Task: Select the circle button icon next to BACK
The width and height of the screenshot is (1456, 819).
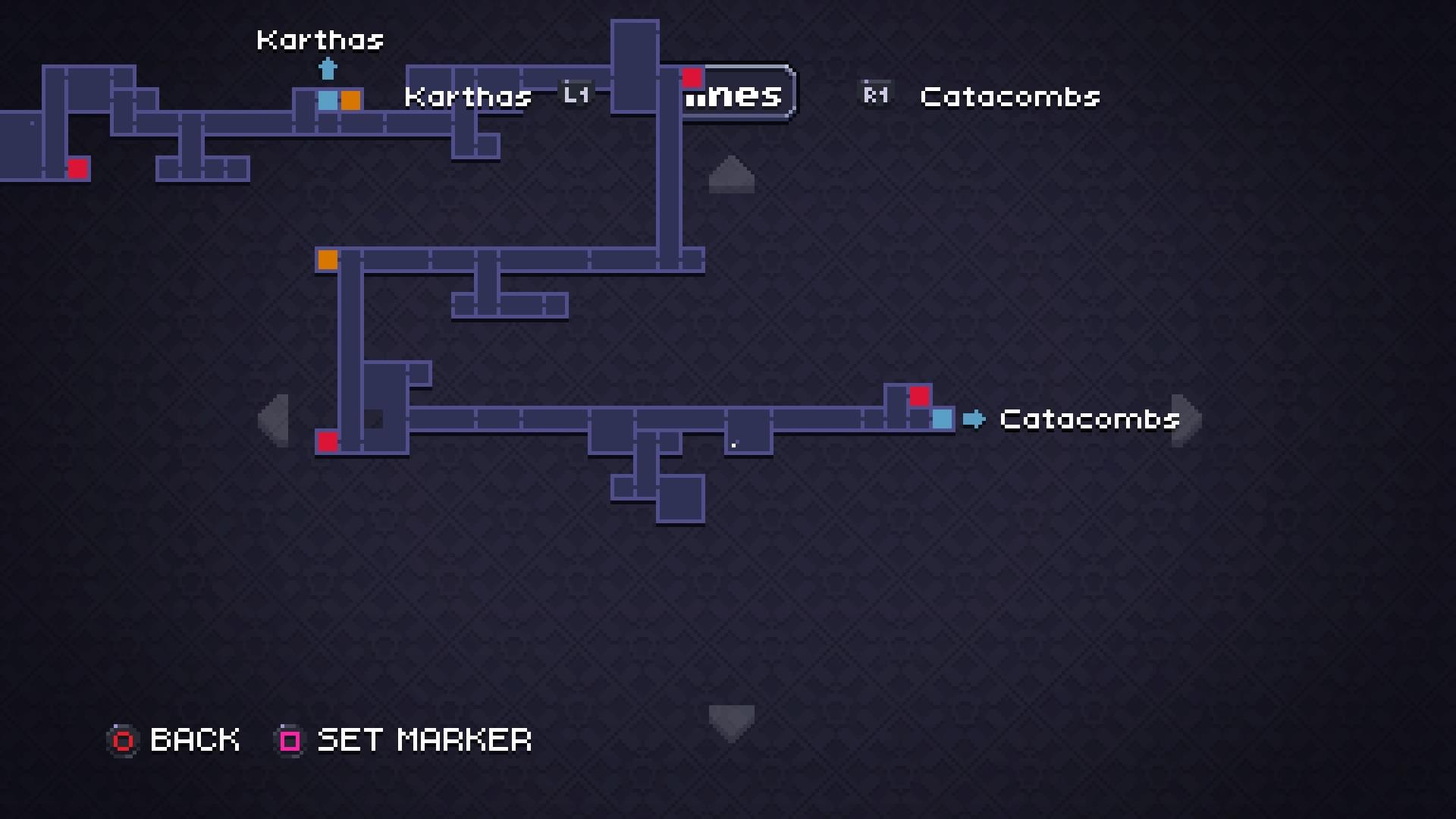Action: (122, 740)
